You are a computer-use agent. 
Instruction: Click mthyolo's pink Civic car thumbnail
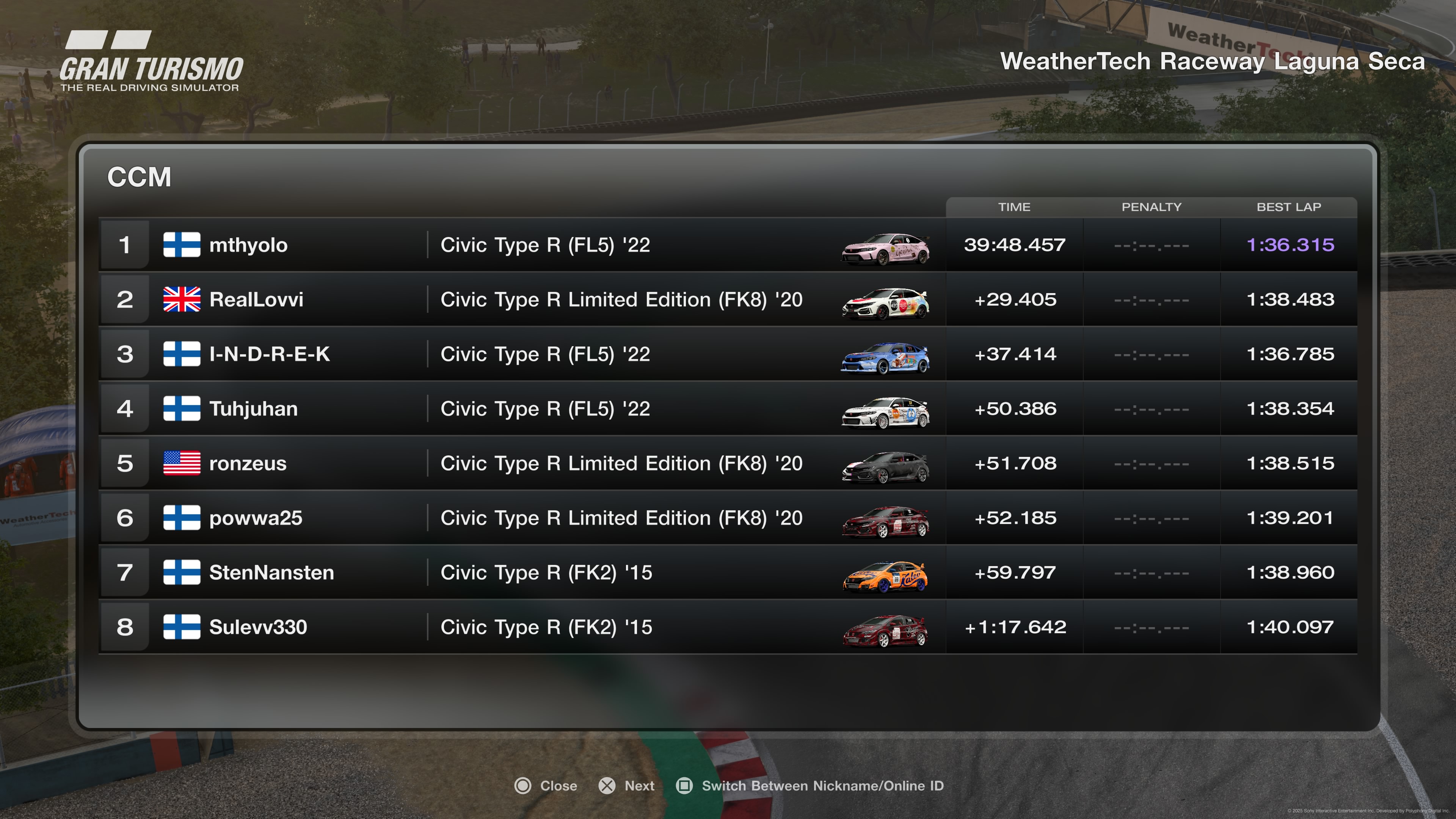(885, 249)
